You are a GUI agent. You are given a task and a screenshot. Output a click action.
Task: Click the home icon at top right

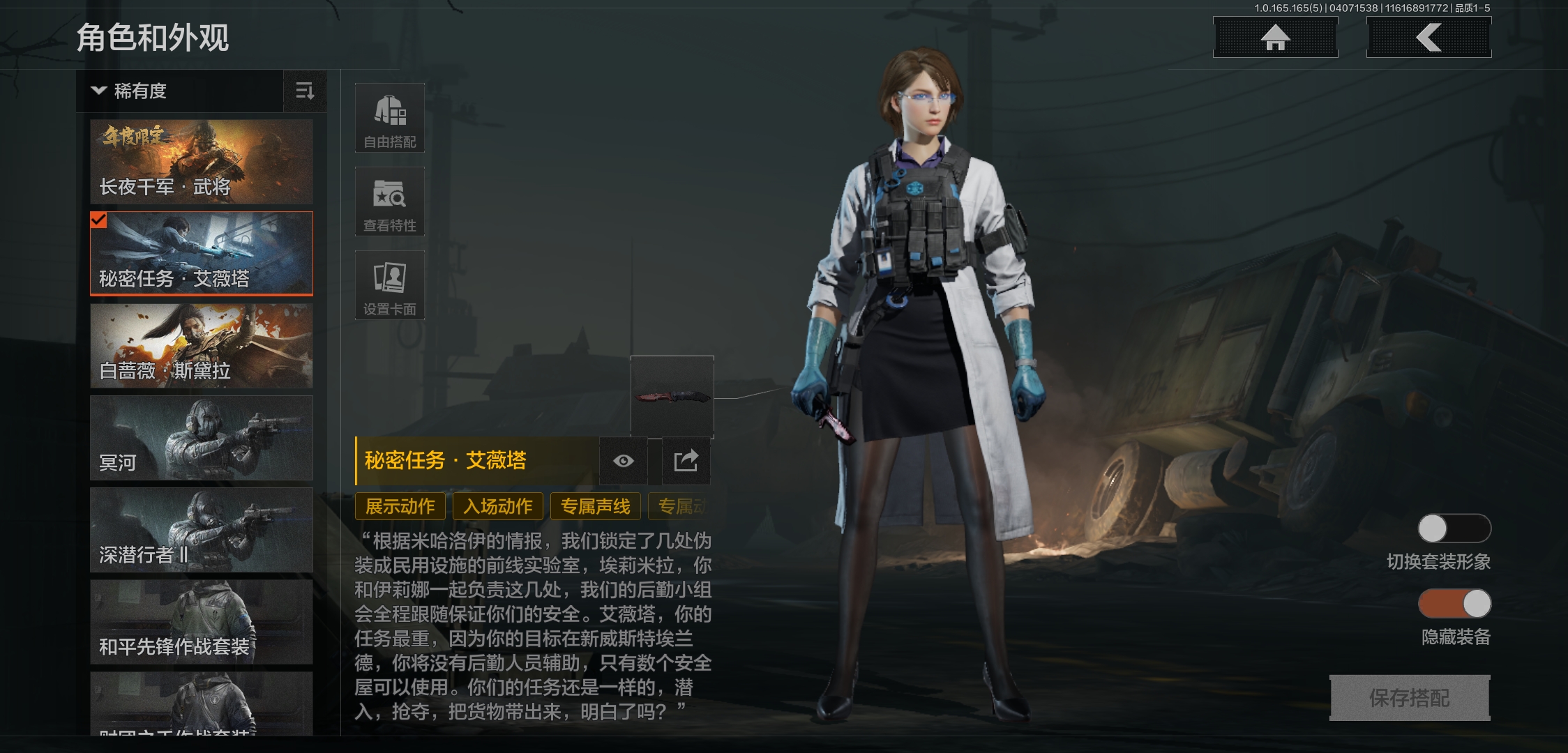[x=1275, y=38]
